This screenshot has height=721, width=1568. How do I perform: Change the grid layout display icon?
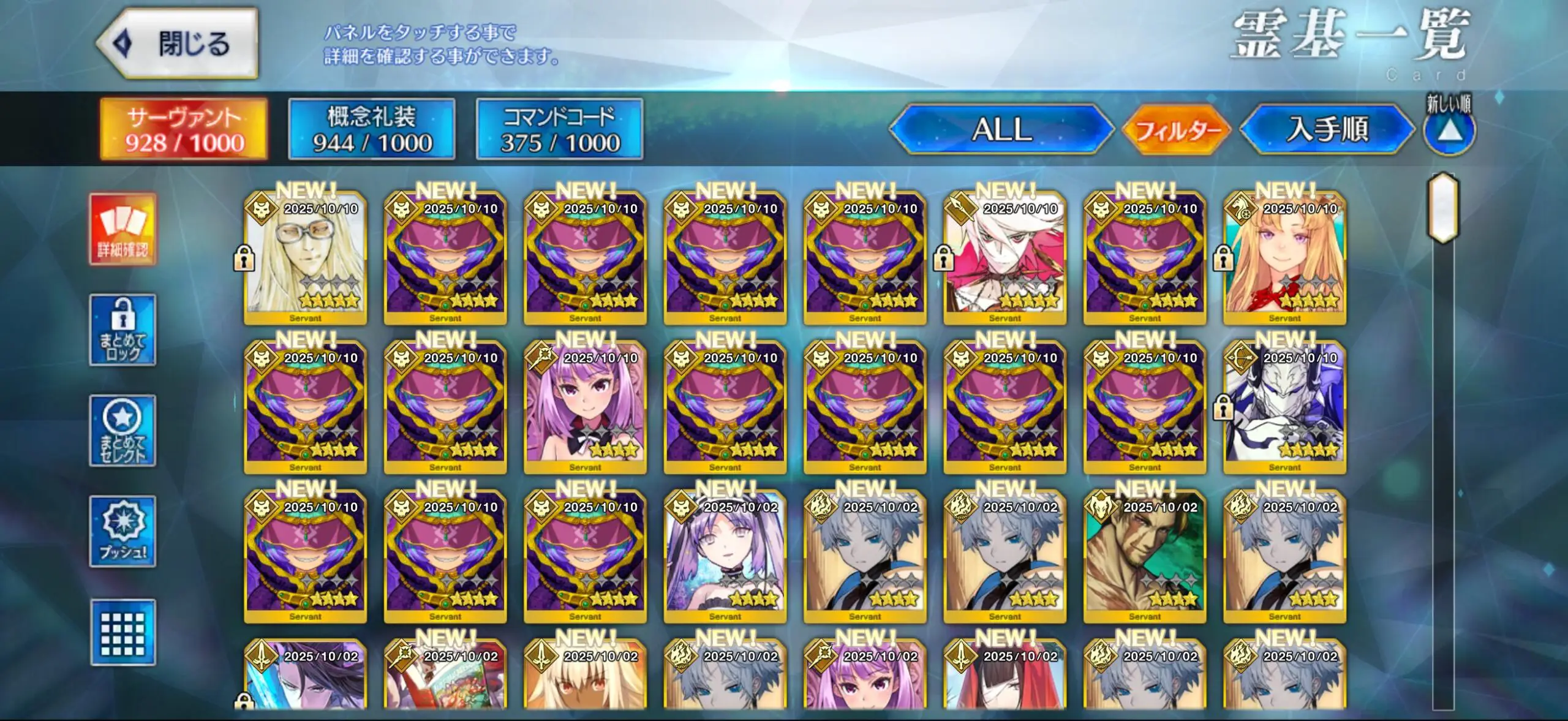123,633
